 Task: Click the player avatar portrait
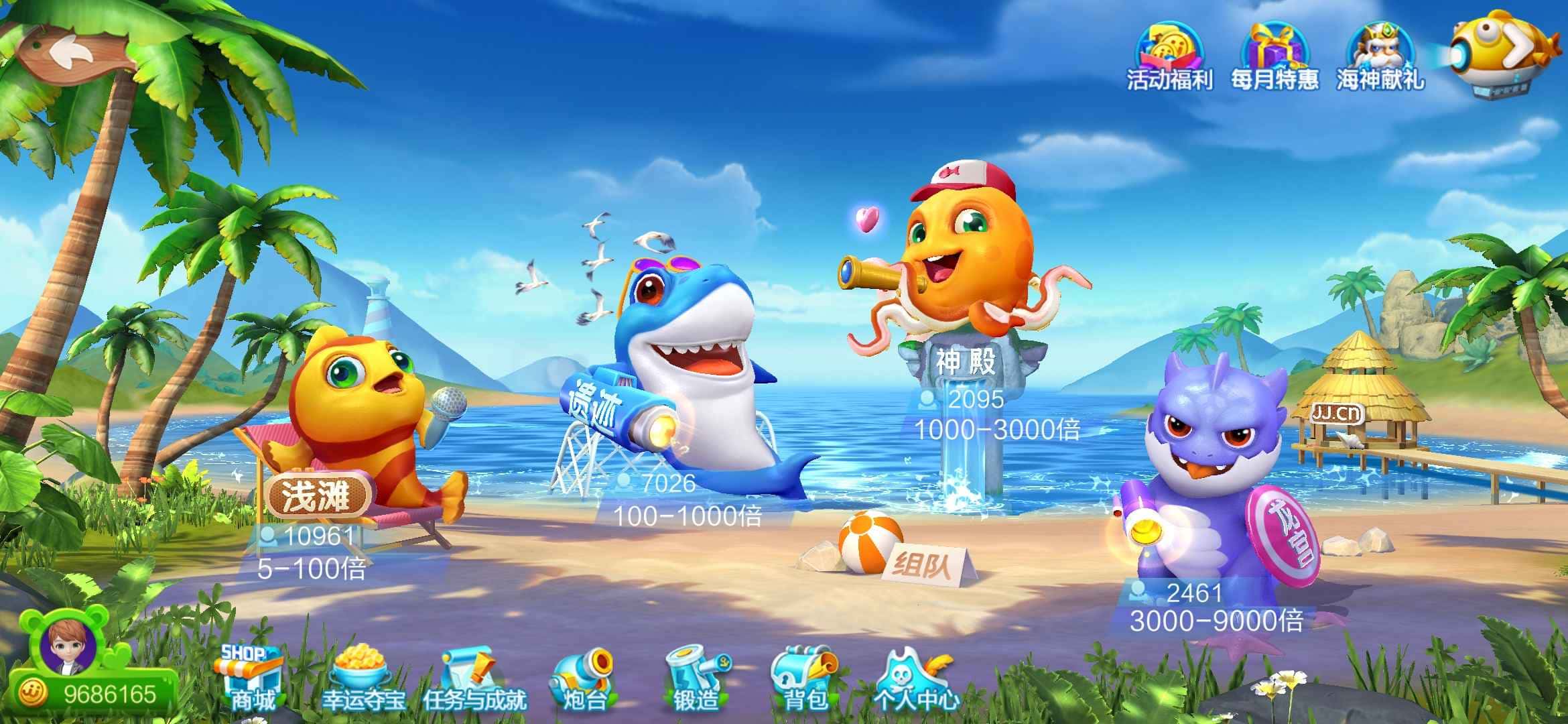(67, 647)
